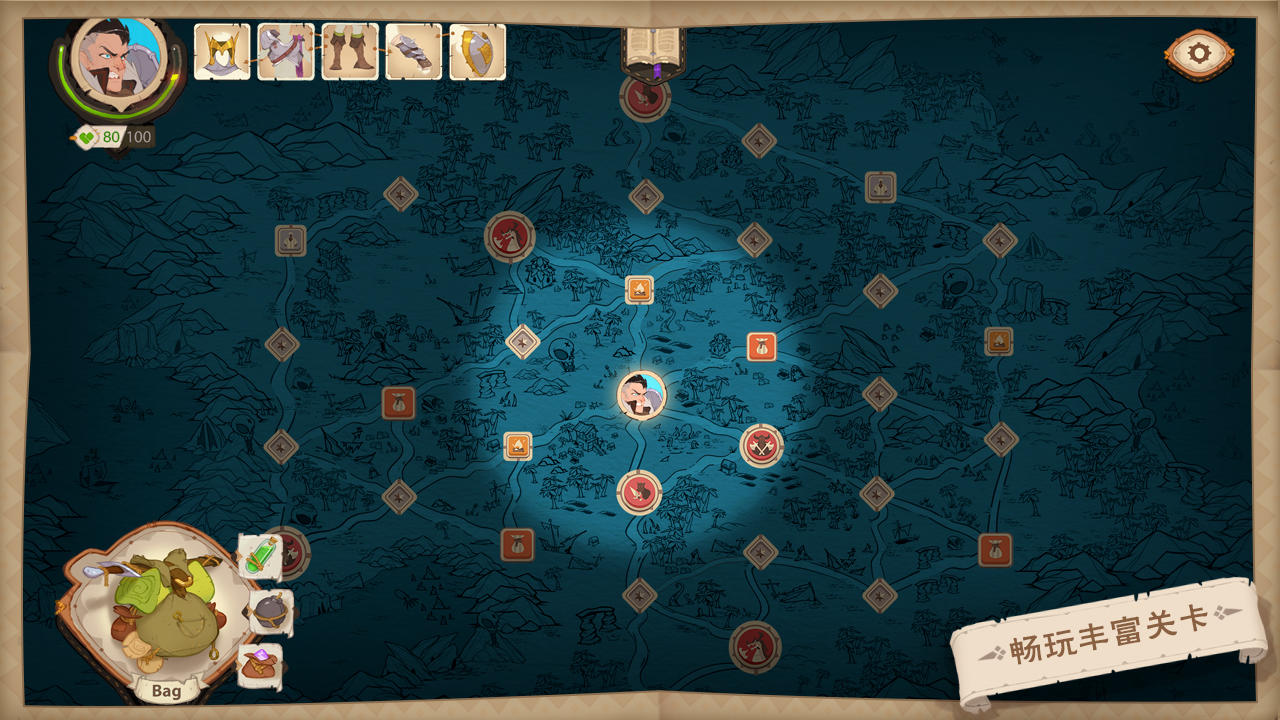Select the central player avatar on map
The width and height of the screenshot is (1280, 720).
coord(641,396)
